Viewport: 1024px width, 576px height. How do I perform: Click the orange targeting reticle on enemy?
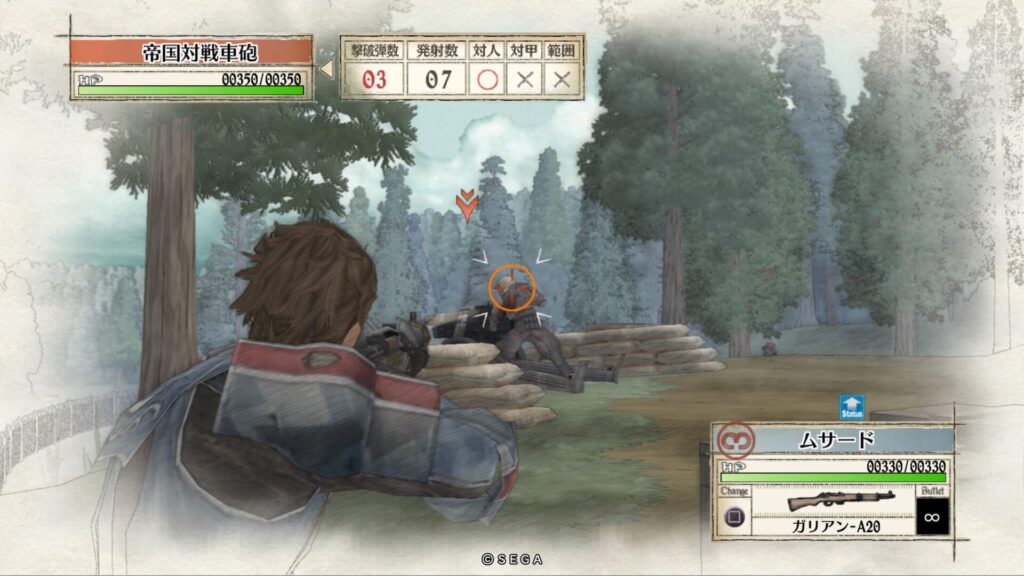pyautogui.click(x=511, y=288)
